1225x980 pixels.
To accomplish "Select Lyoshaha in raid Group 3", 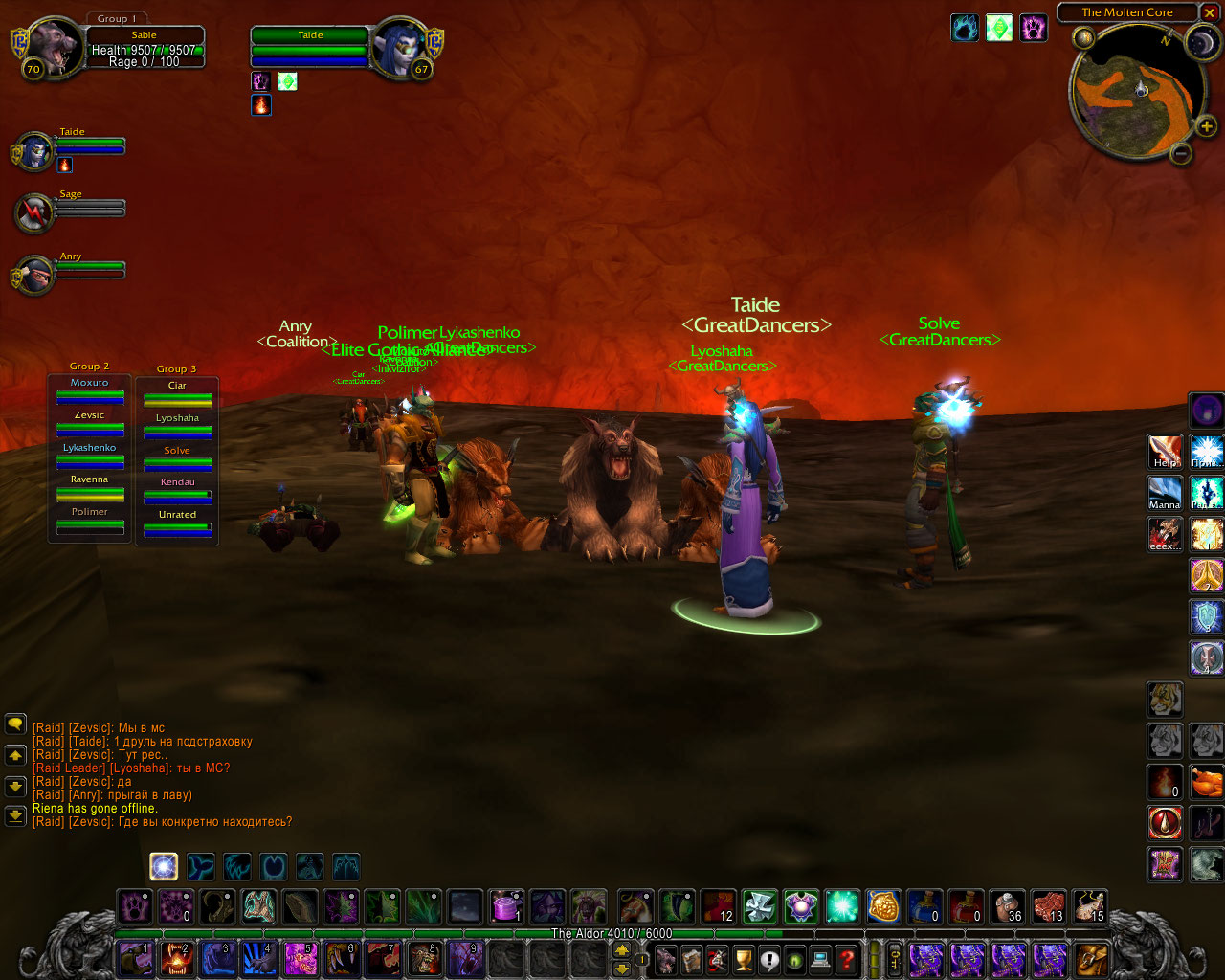I will 177,425.
